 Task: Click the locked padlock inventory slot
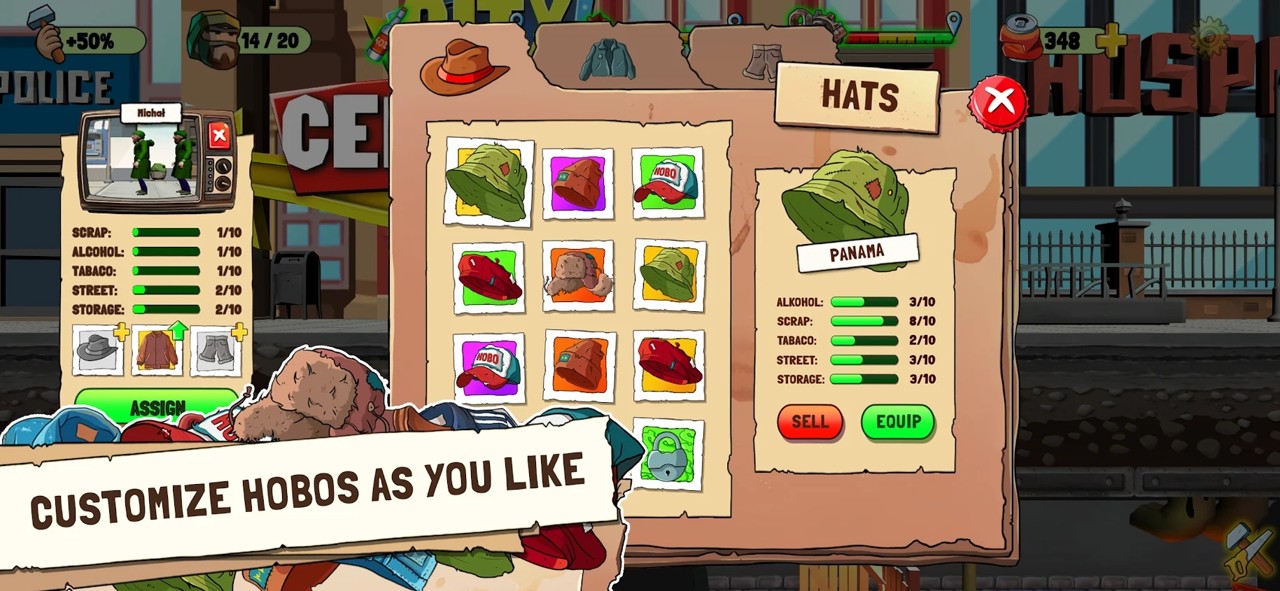click(667, 456)
